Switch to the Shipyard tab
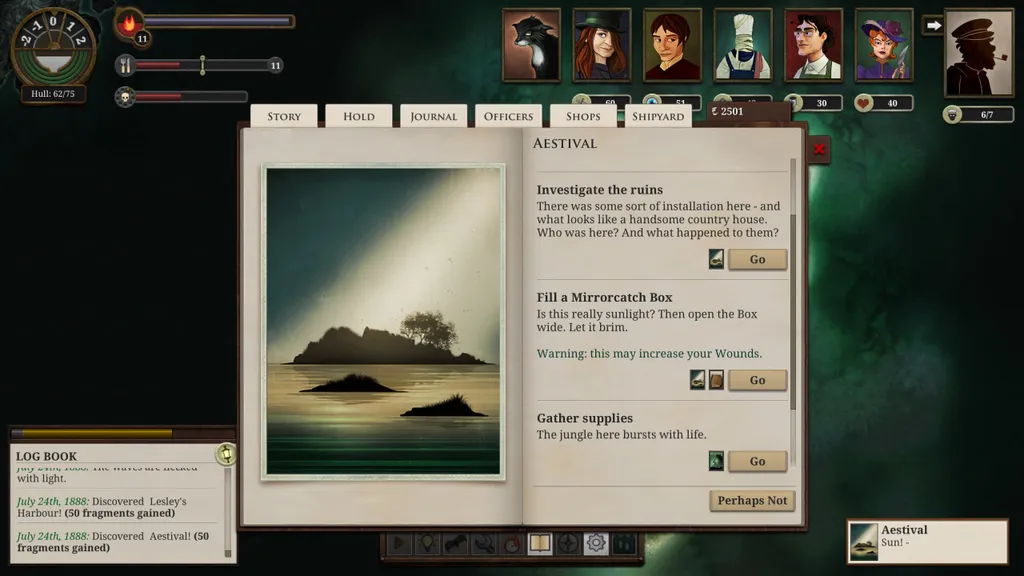Screen dimensions: 1024x576 [658, 116]
